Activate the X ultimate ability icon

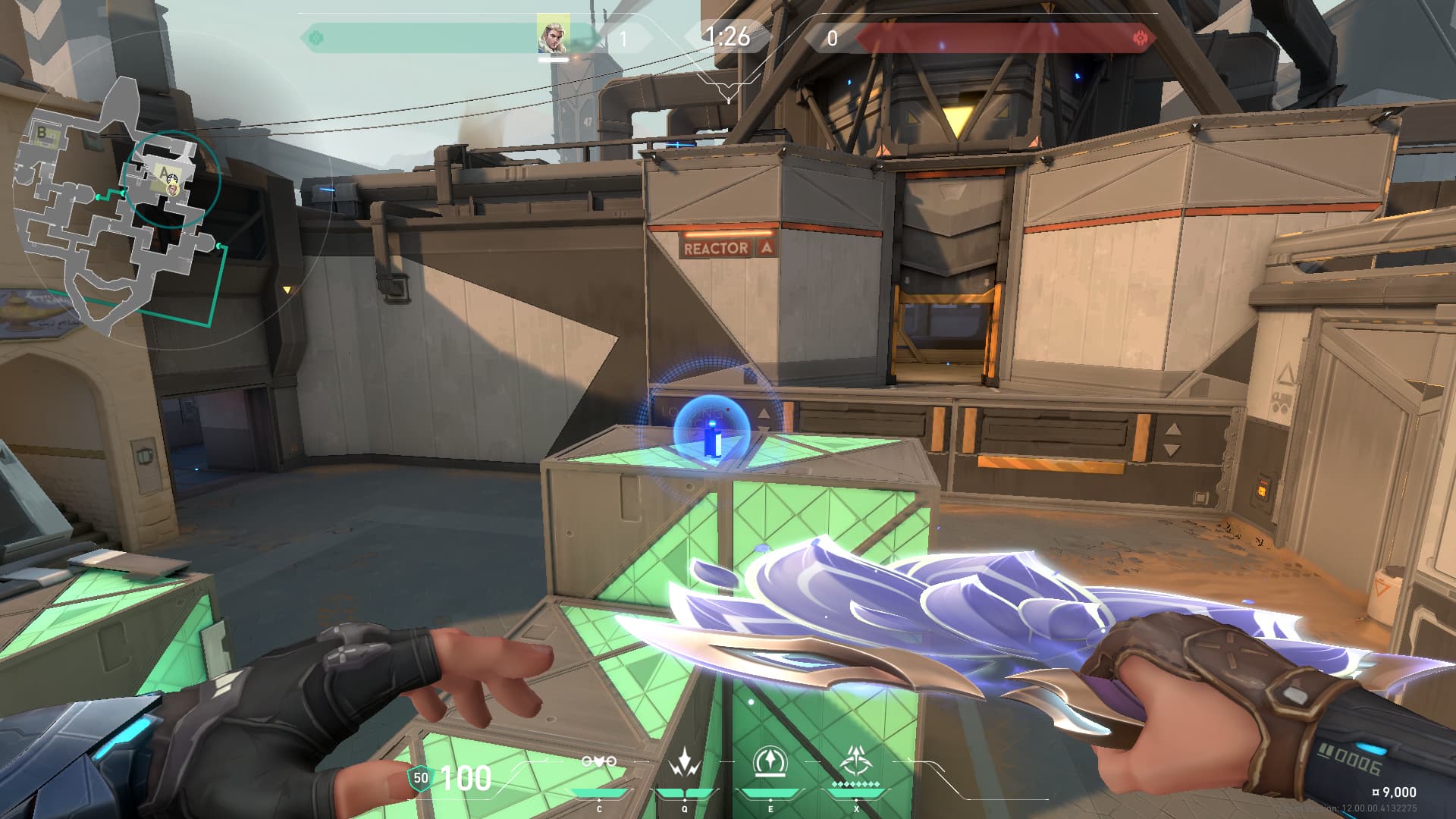[856, 761]
